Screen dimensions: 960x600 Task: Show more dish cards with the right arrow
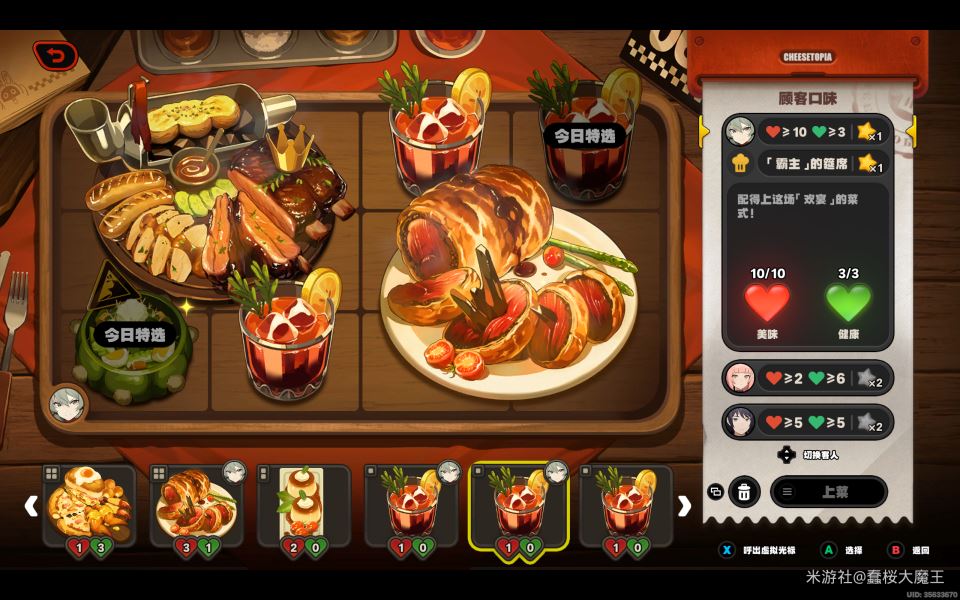coord(684,506)
